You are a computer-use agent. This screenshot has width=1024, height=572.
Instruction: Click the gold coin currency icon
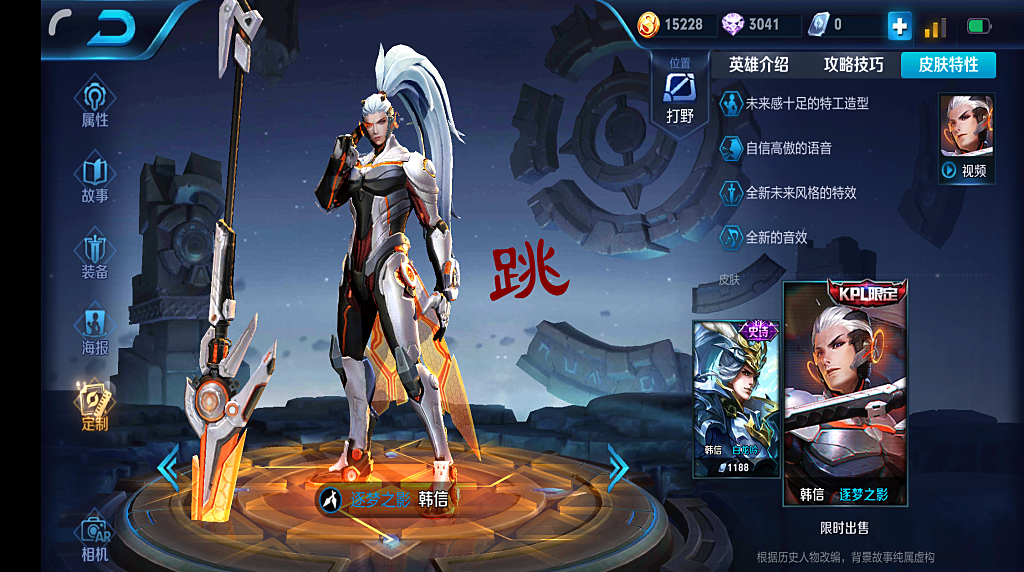649,24
